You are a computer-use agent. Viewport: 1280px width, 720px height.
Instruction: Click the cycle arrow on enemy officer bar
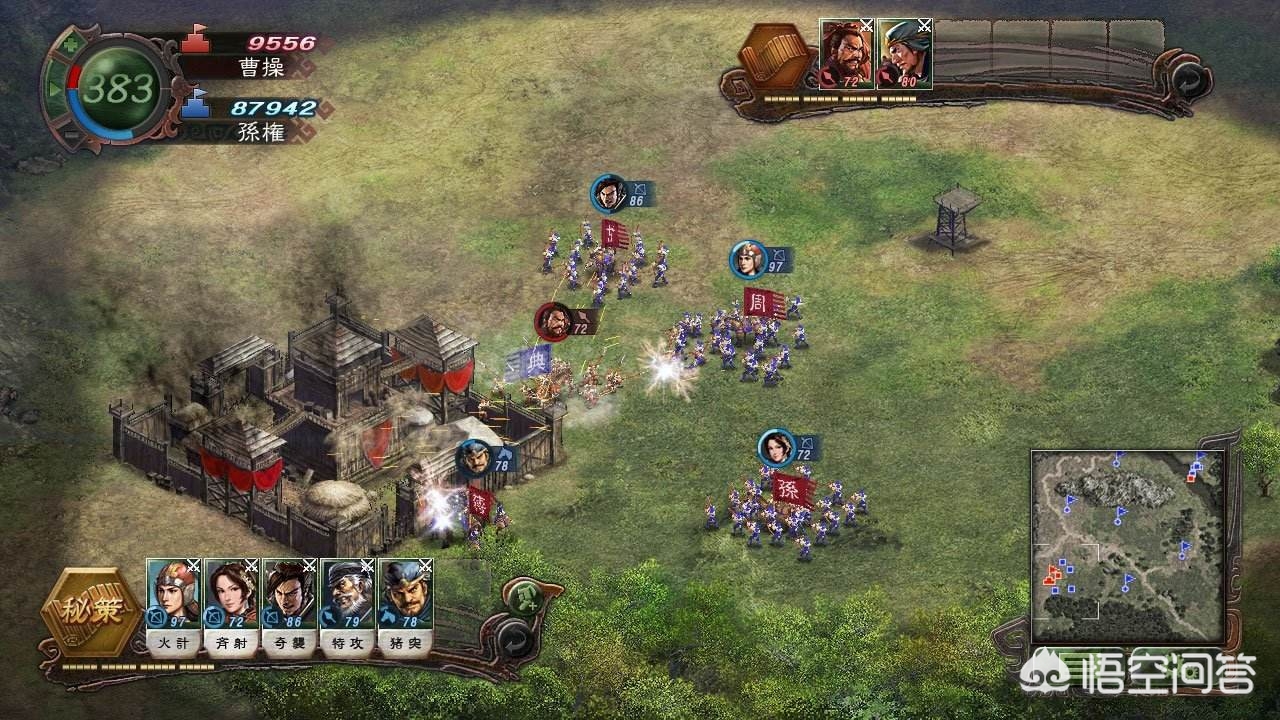tap(1187, 78)
